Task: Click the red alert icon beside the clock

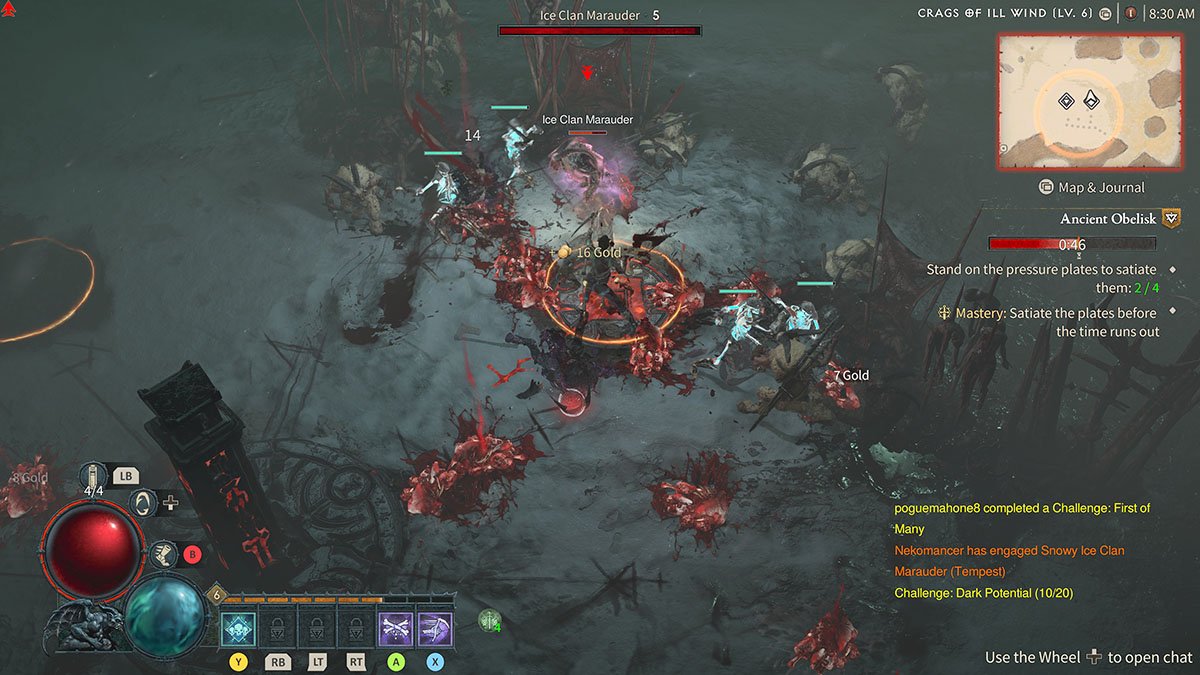Action: click(x=1131, y=14)
